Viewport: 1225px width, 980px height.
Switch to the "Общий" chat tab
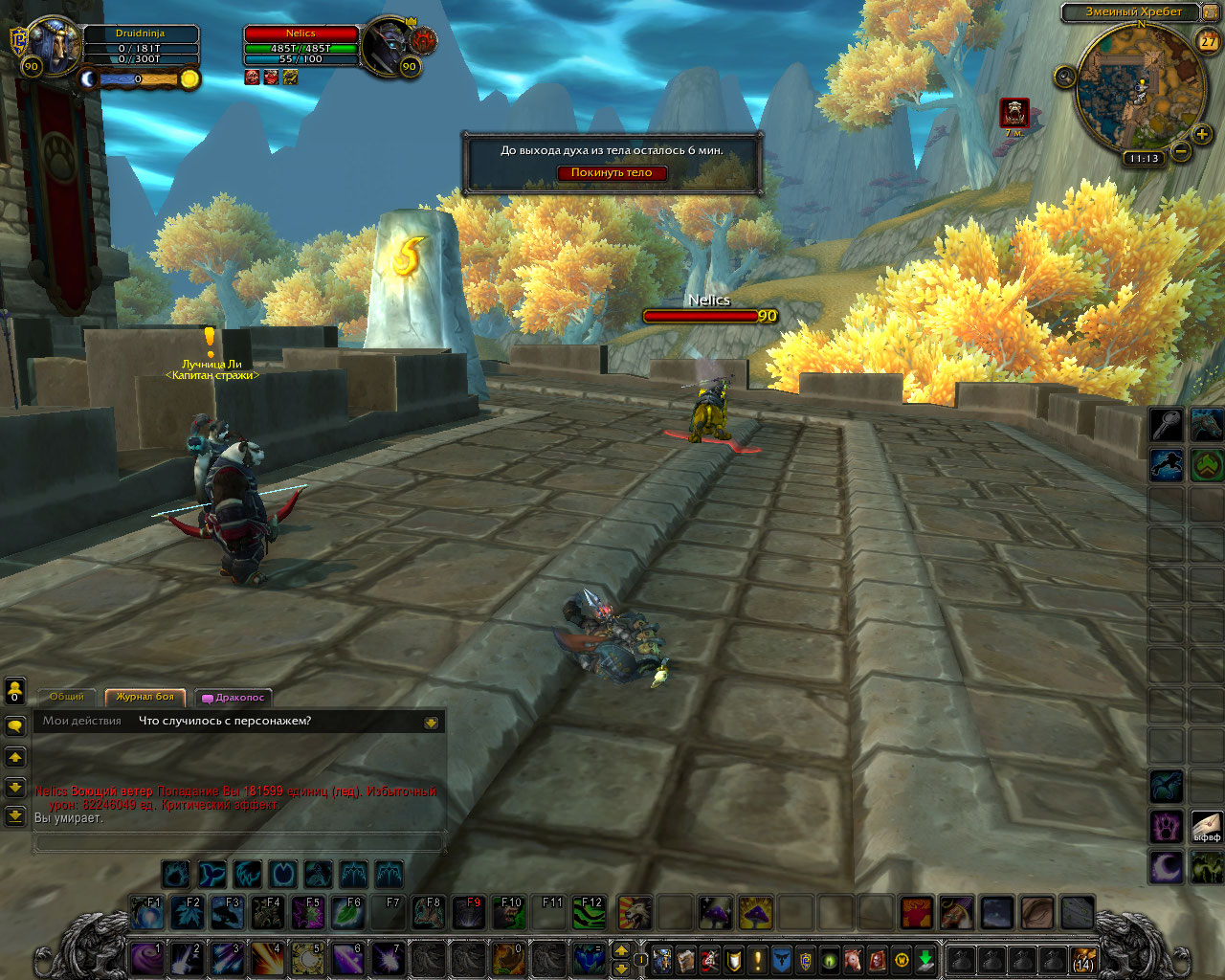[67, 697]
